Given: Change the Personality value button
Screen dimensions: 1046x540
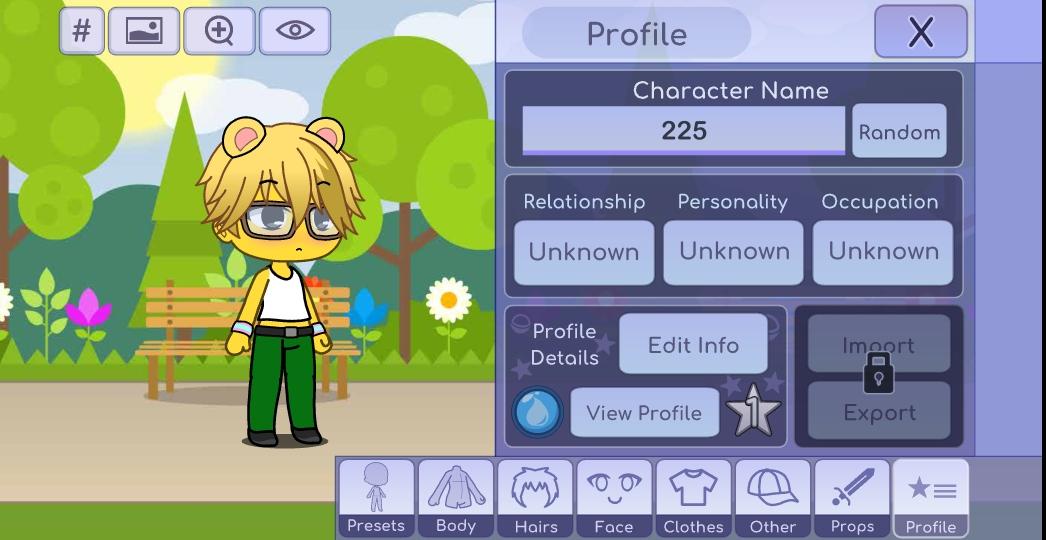Looking at the screenshot, I should (734, 252).
